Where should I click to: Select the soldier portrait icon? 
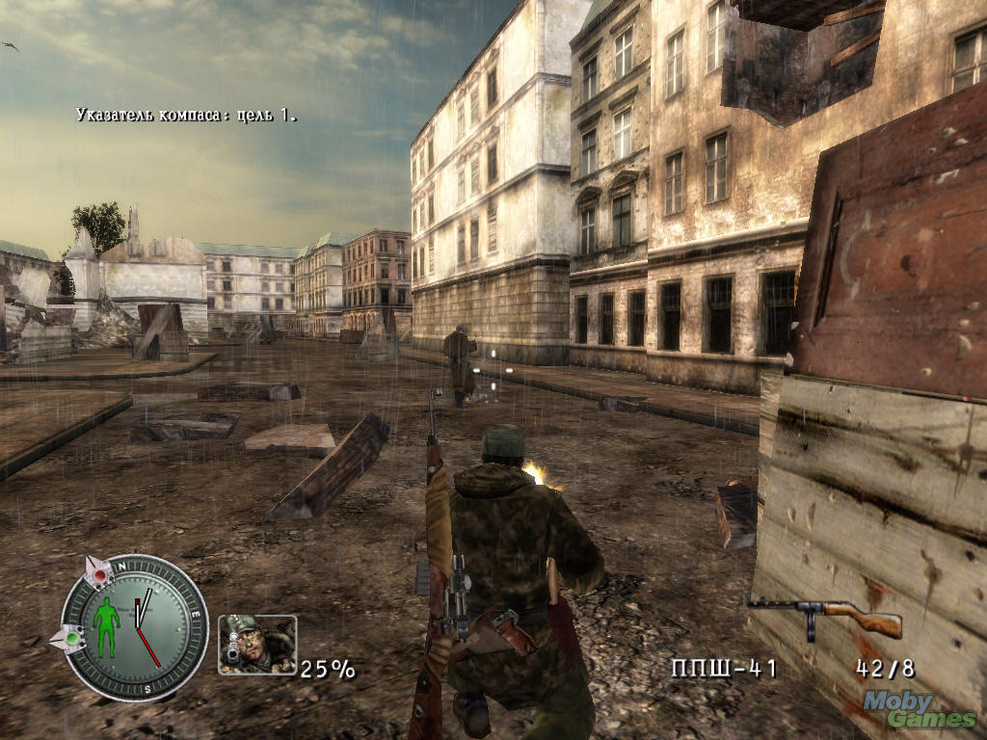pyautogui.click(x=257, y=645)
